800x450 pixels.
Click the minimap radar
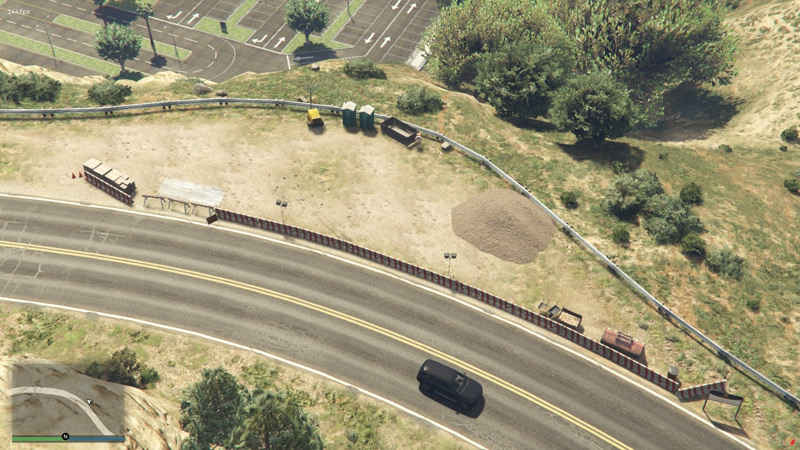click(68, 396)
